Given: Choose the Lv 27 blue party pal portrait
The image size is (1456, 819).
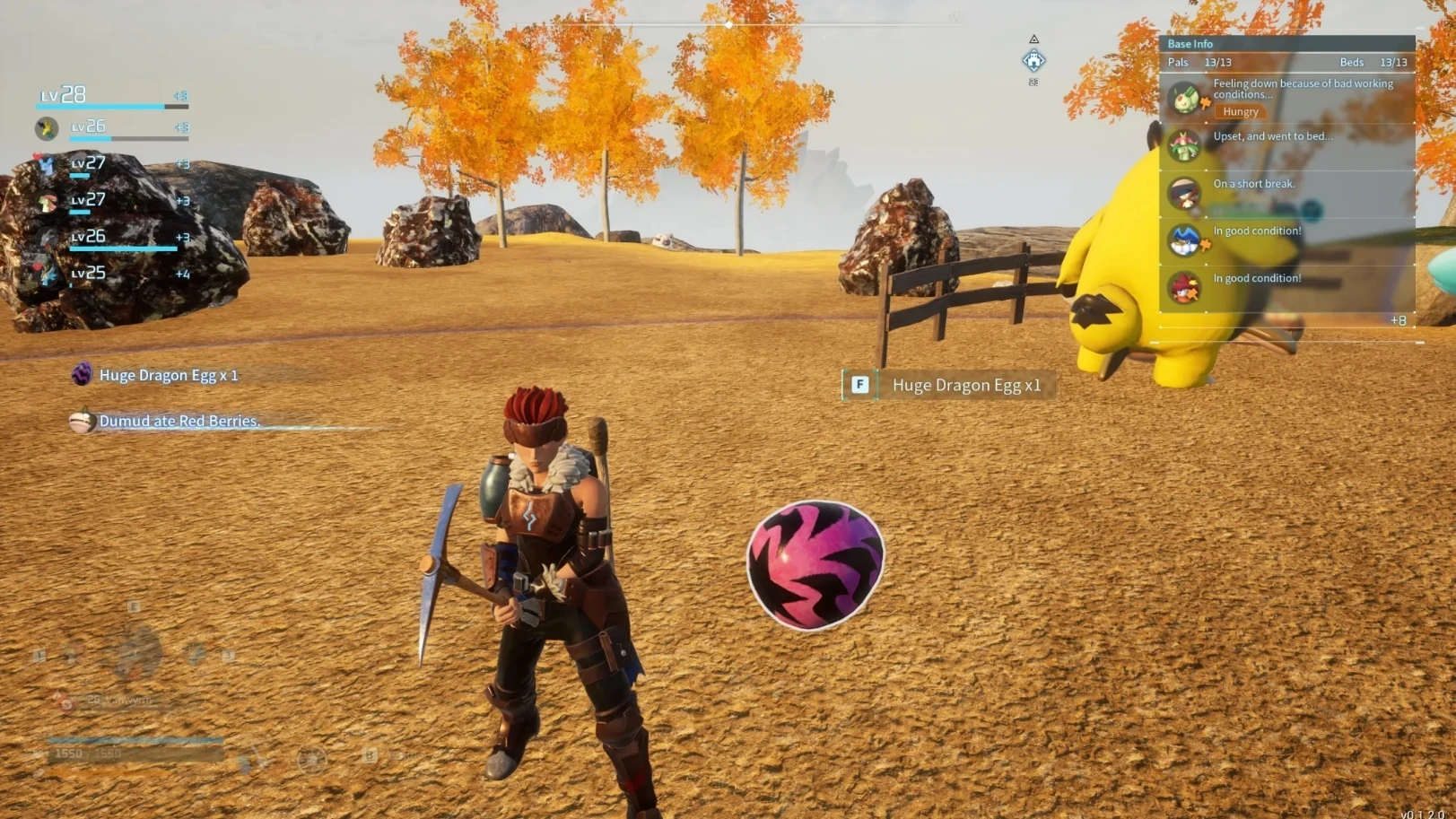Looking at the screenshot, I should point(47,165).
